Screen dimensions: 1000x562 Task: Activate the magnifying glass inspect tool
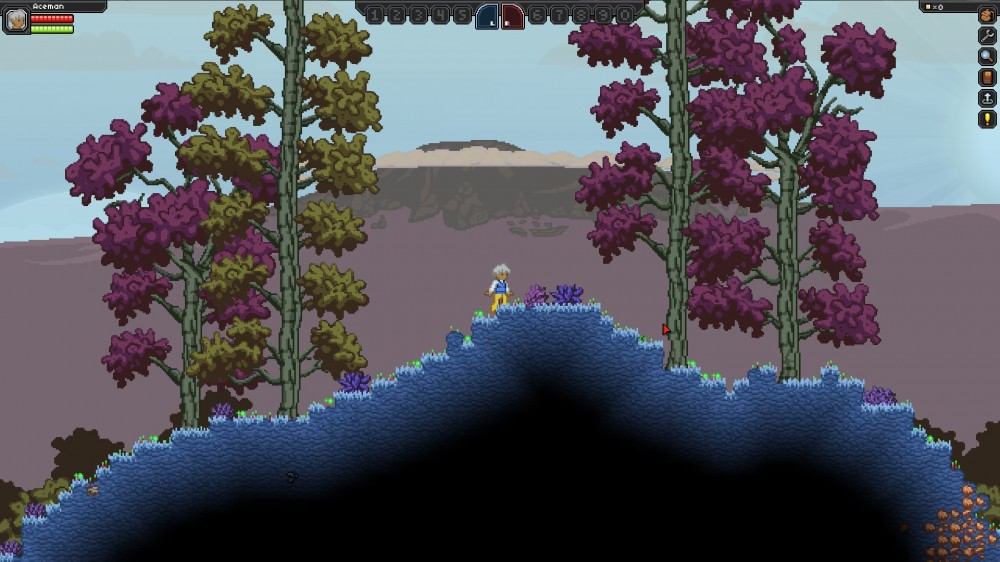coord(986,56)
